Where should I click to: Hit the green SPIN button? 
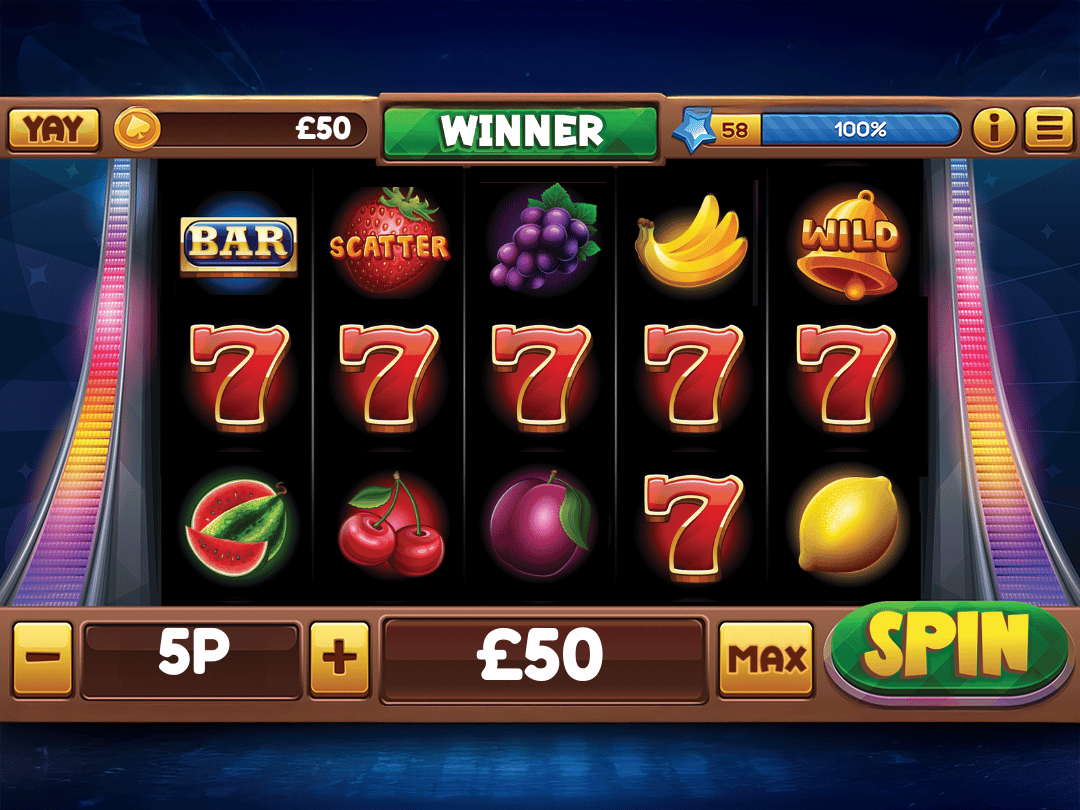pyautogui.click(x=946, y=648)
